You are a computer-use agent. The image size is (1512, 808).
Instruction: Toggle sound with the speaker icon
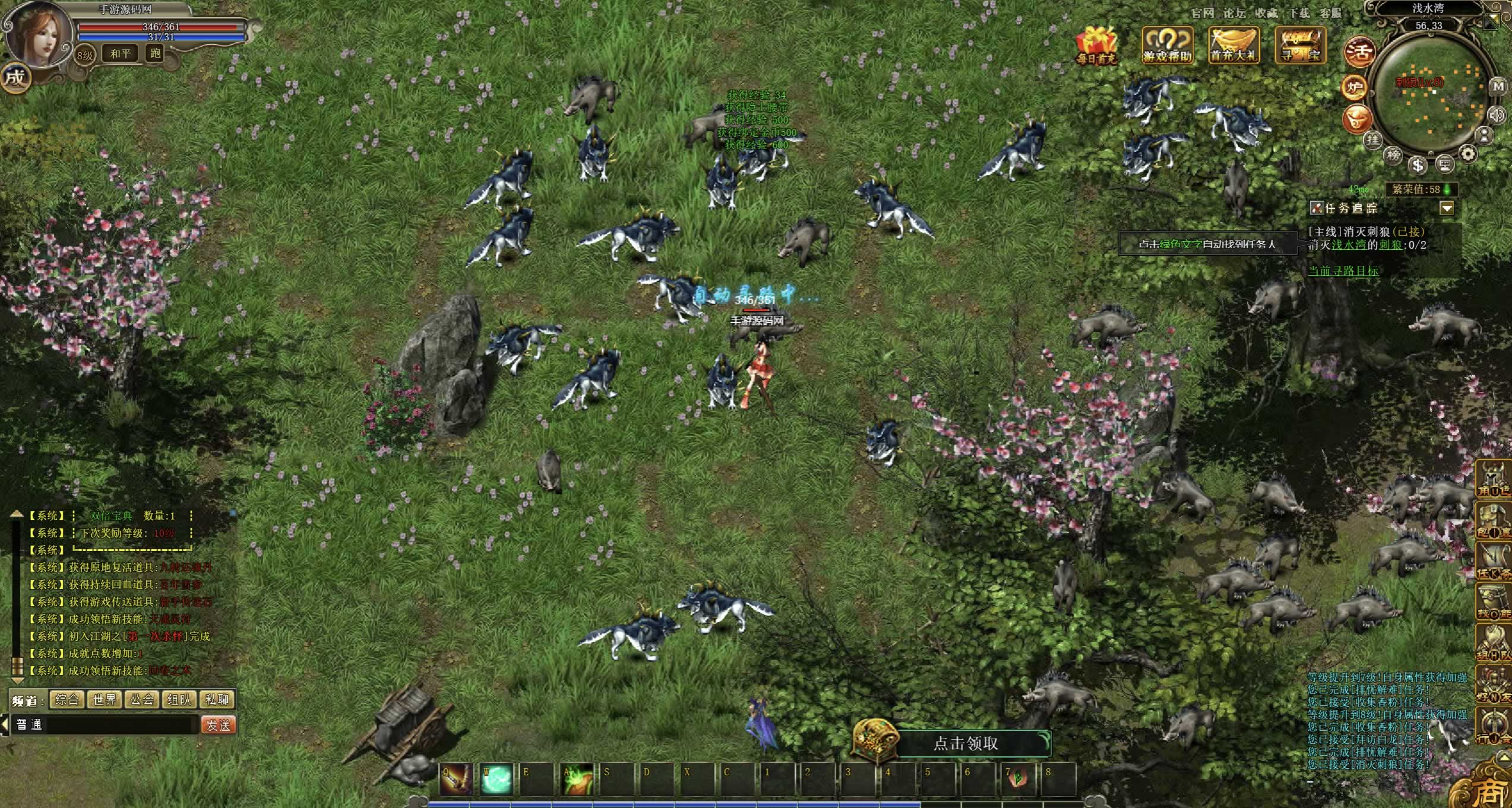[1497, 114]
